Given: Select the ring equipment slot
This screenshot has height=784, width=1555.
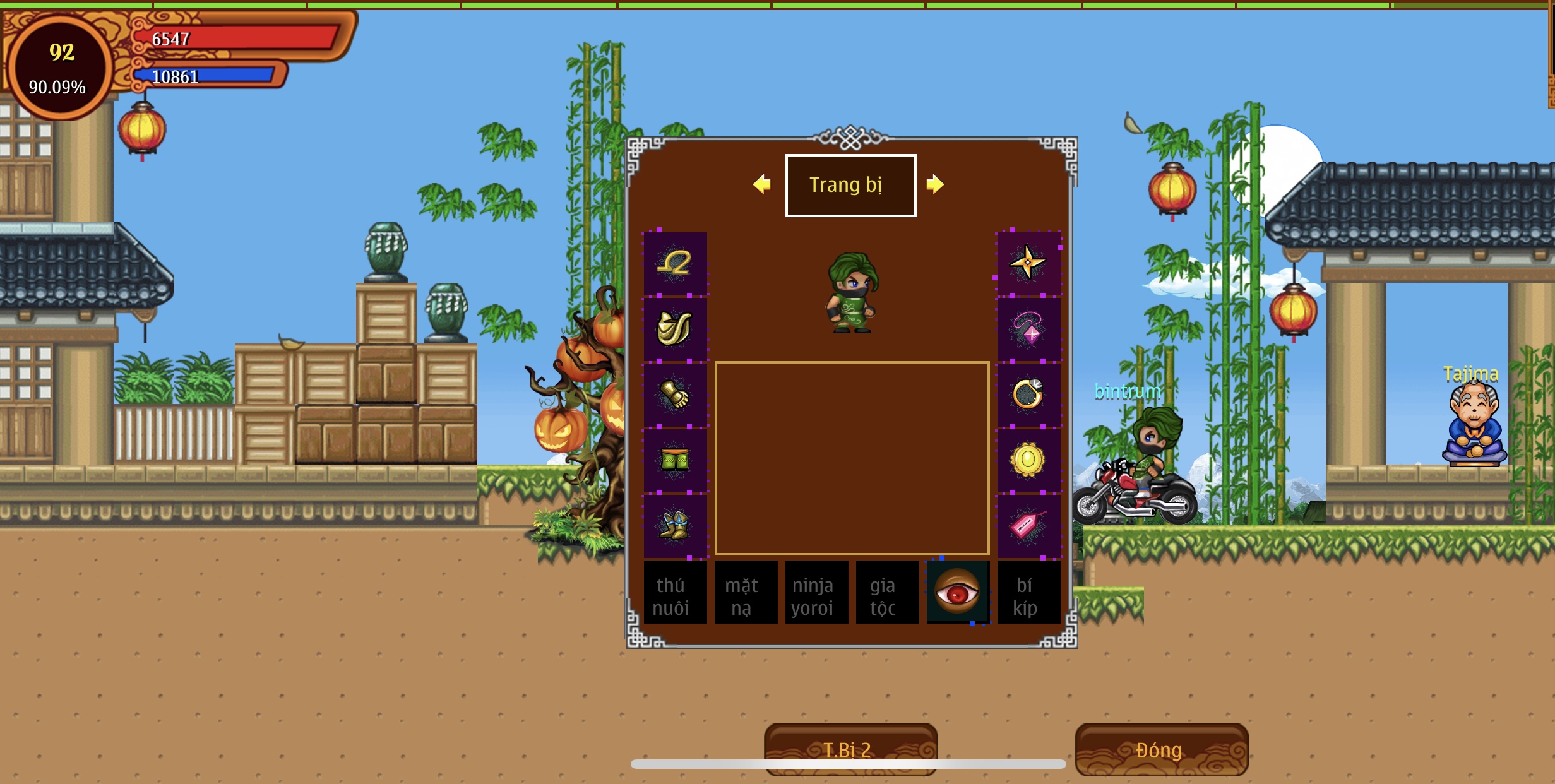Looking at the screenshot, I should coord(1028,395).
